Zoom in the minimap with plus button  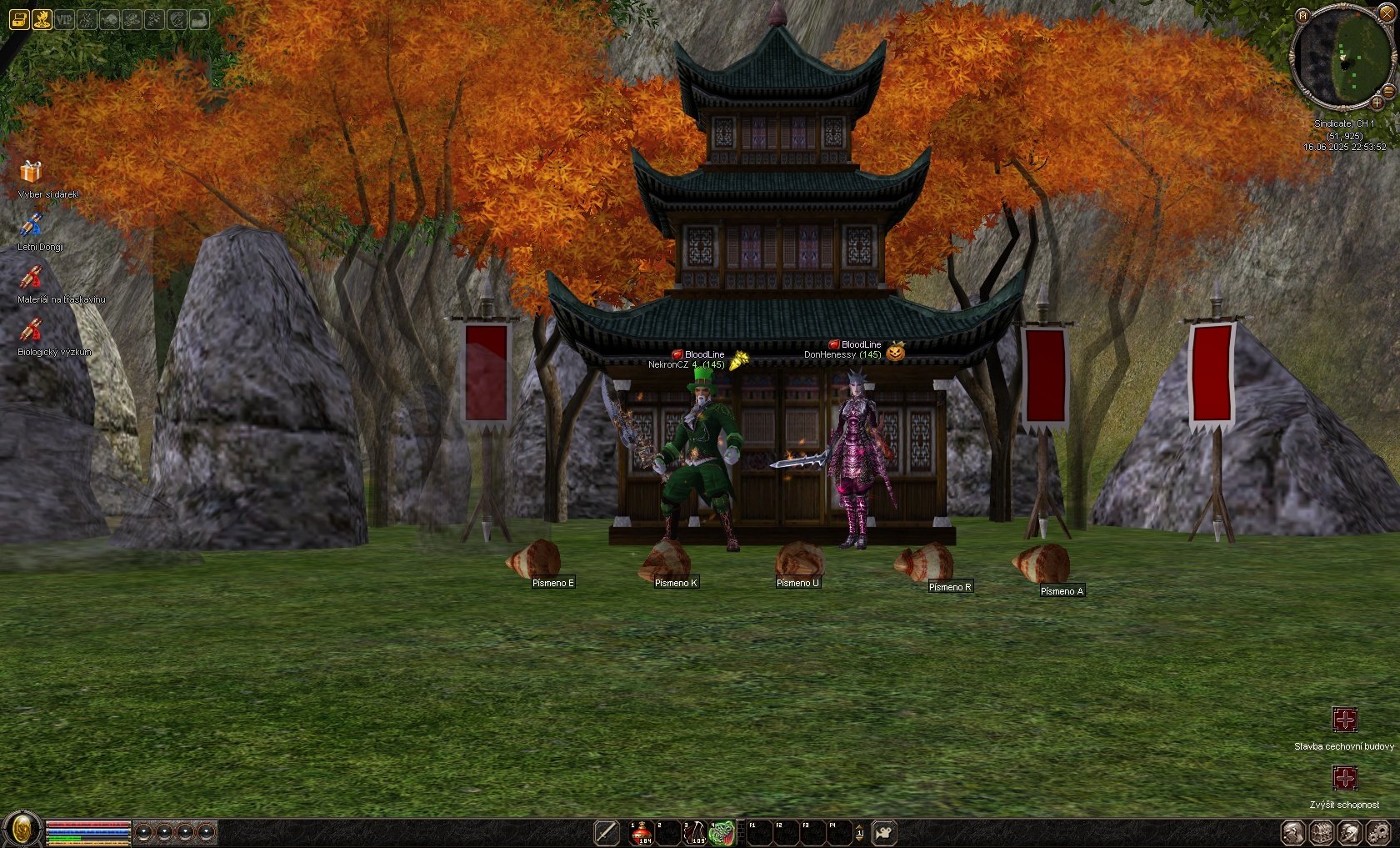(1377, 103)
